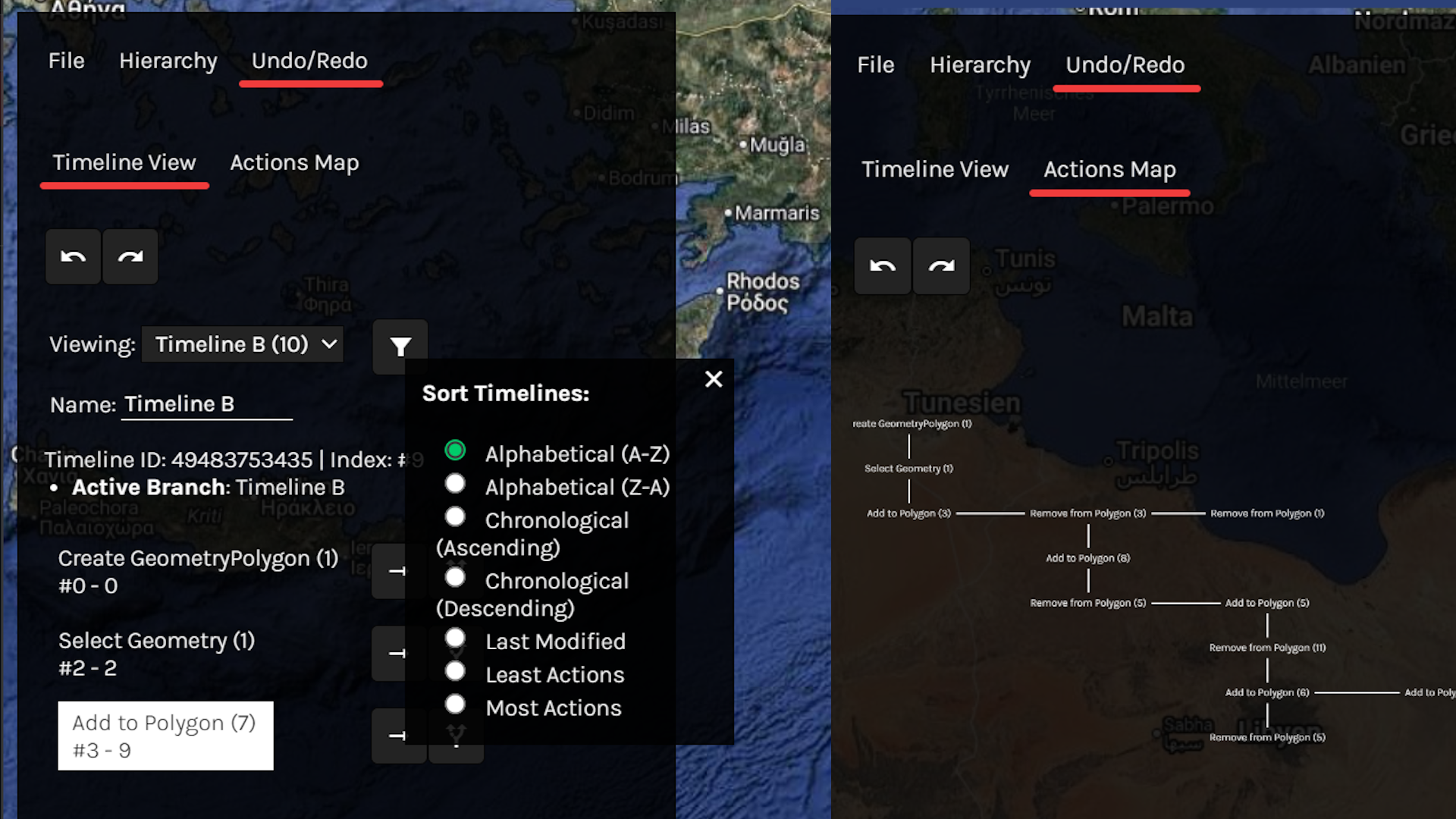This screenshot has height=819, width=1456.
Task: Open Actions Map tab beside active Timeline View
Action: [x=294, y=163]
